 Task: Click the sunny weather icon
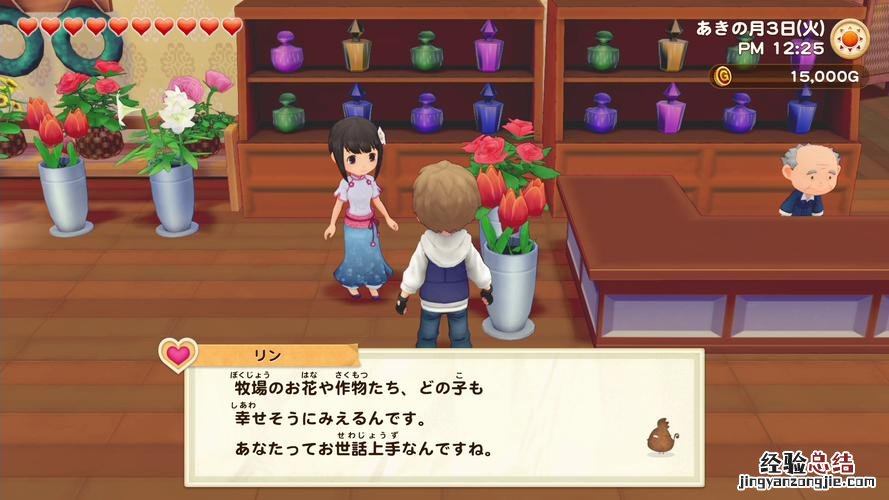[x=849, y=35]
